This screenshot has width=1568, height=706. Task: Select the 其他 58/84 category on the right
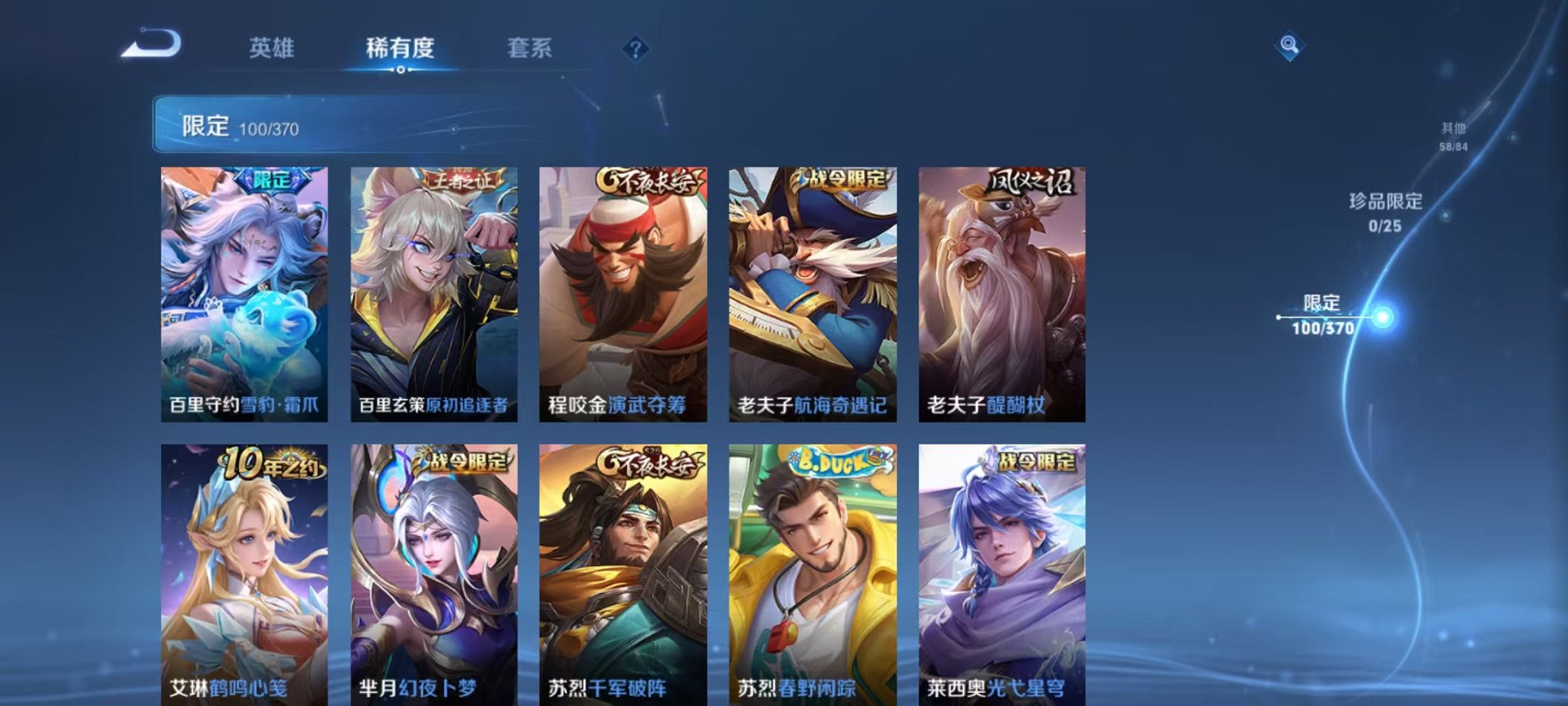[x=1457, y=137]
